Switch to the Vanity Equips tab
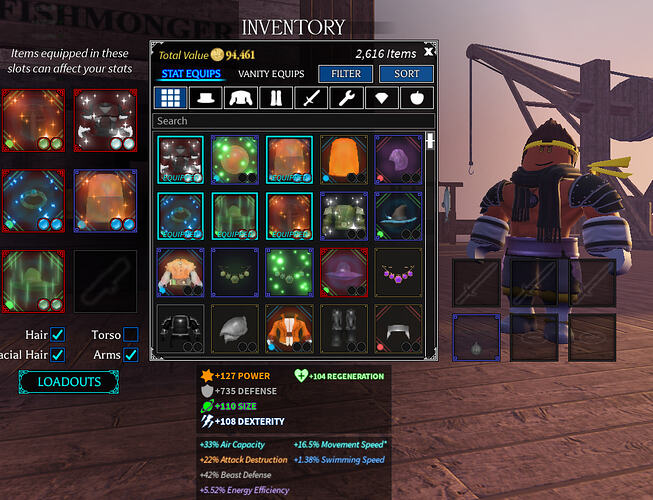Viewport: 653px width, 500px height. 271,74
